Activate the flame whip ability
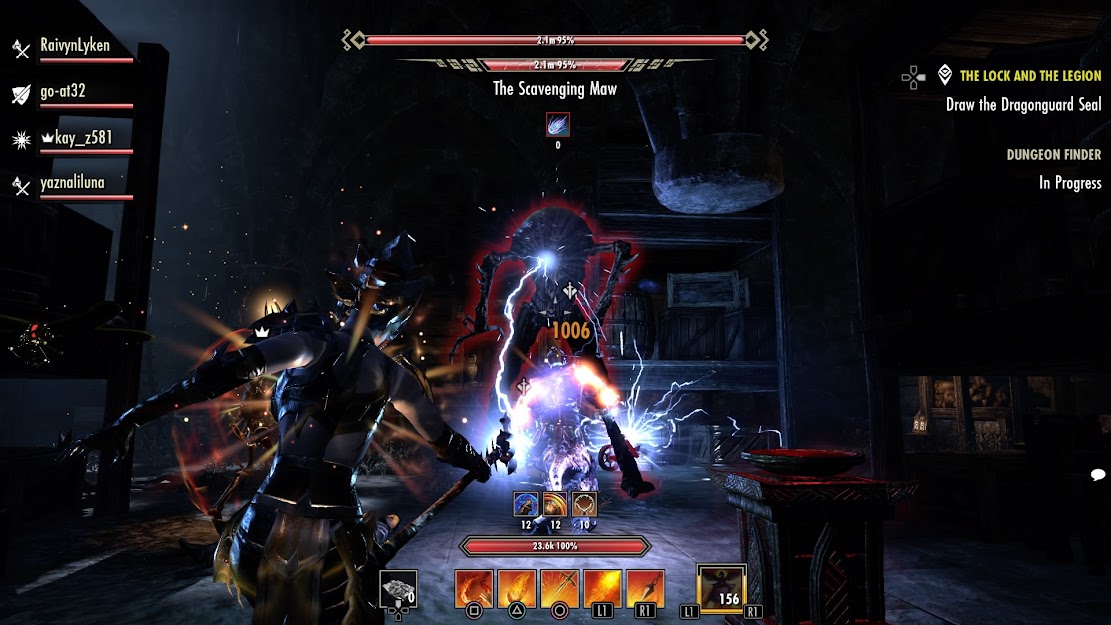Viewport: 1111px width, 625px height. click(475, 589)
